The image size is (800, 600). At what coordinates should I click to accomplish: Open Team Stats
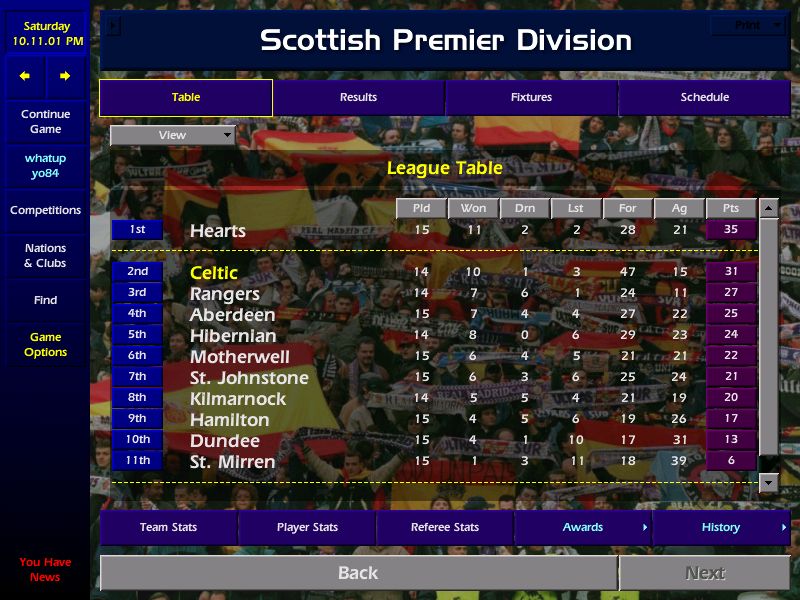tap(168, 527)
